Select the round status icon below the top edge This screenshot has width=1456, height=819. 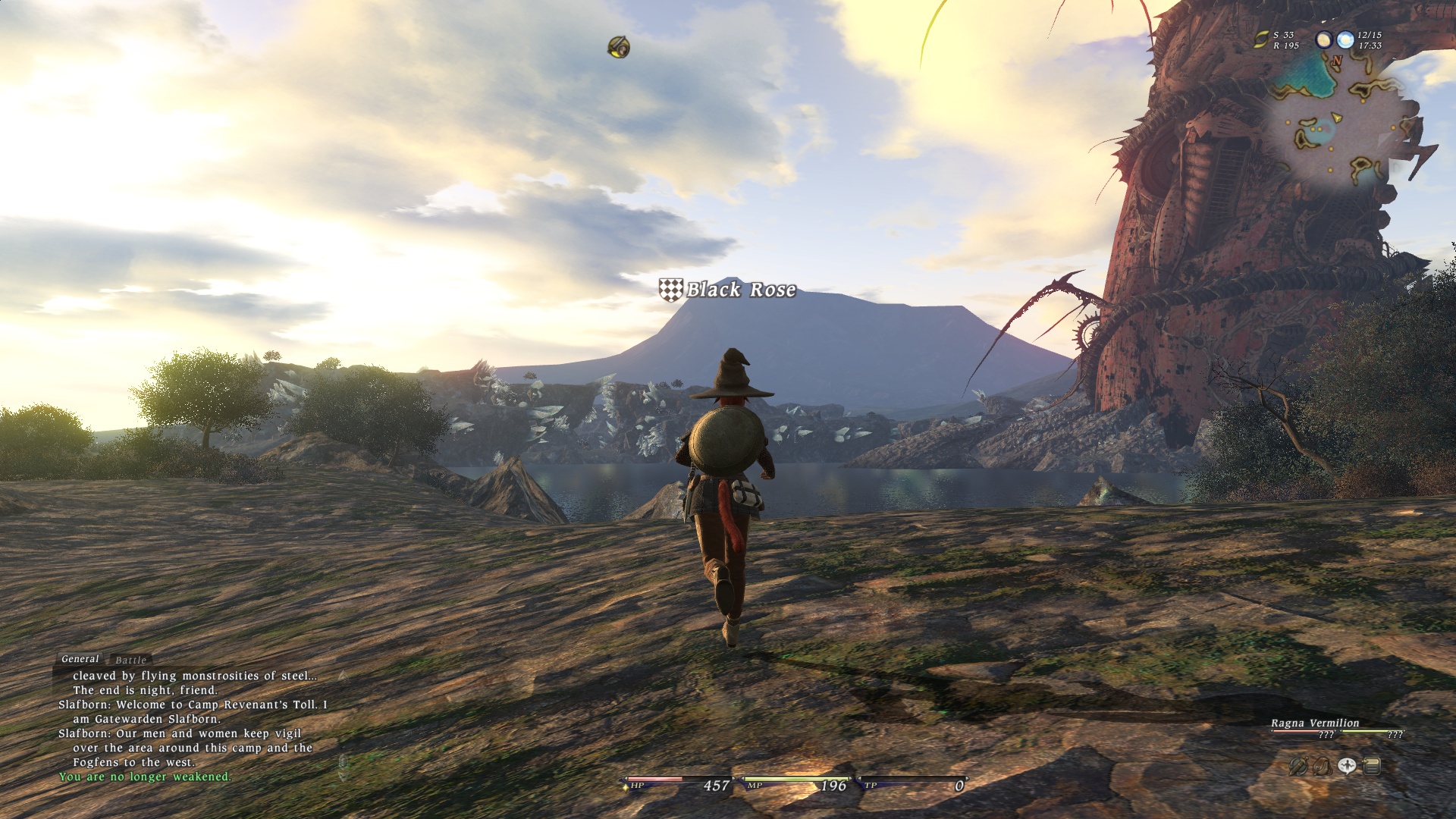[619, 47]
